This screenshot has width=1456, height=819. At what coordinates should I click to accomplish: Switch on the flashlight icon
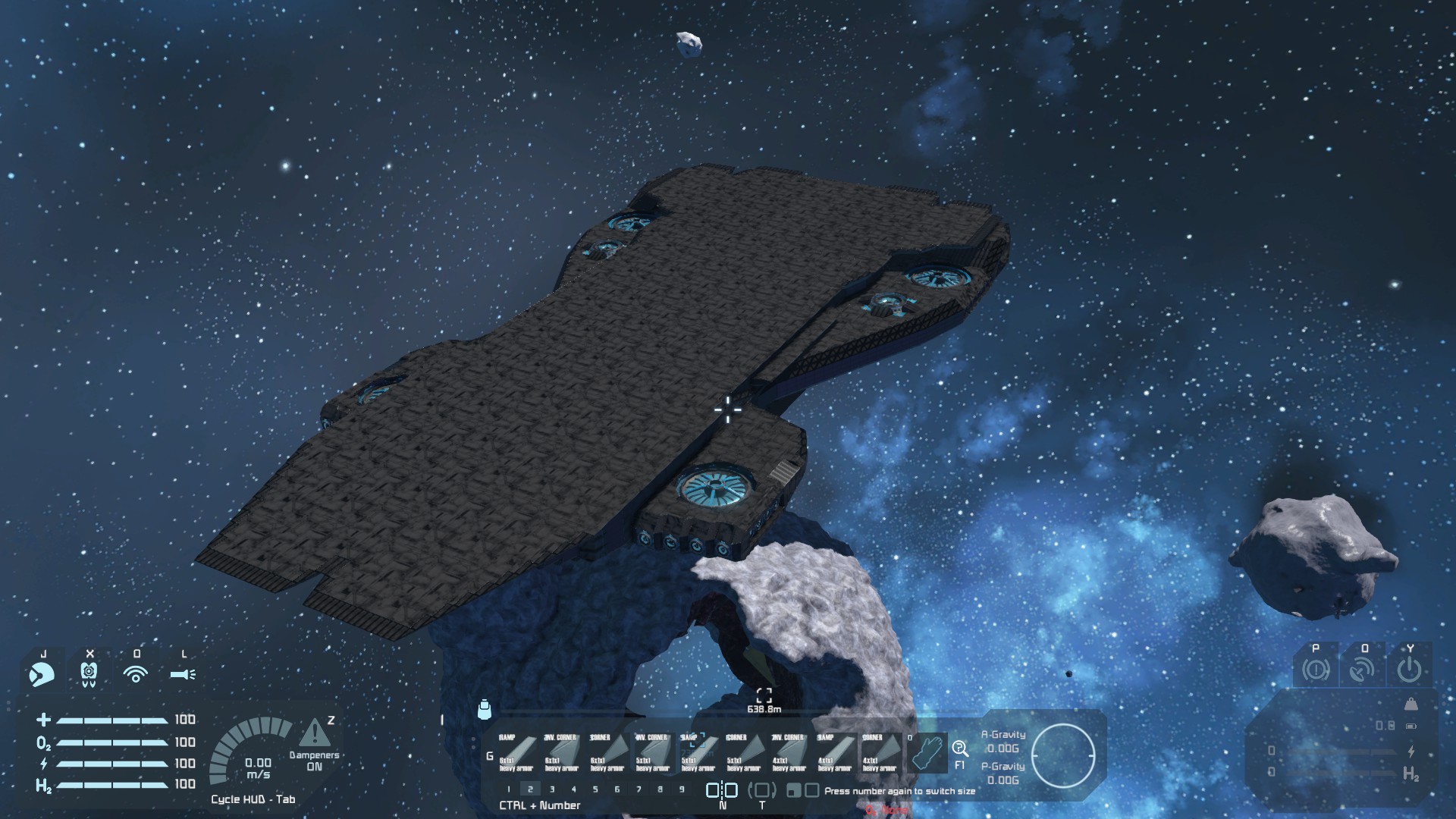[x=183, y=673]
